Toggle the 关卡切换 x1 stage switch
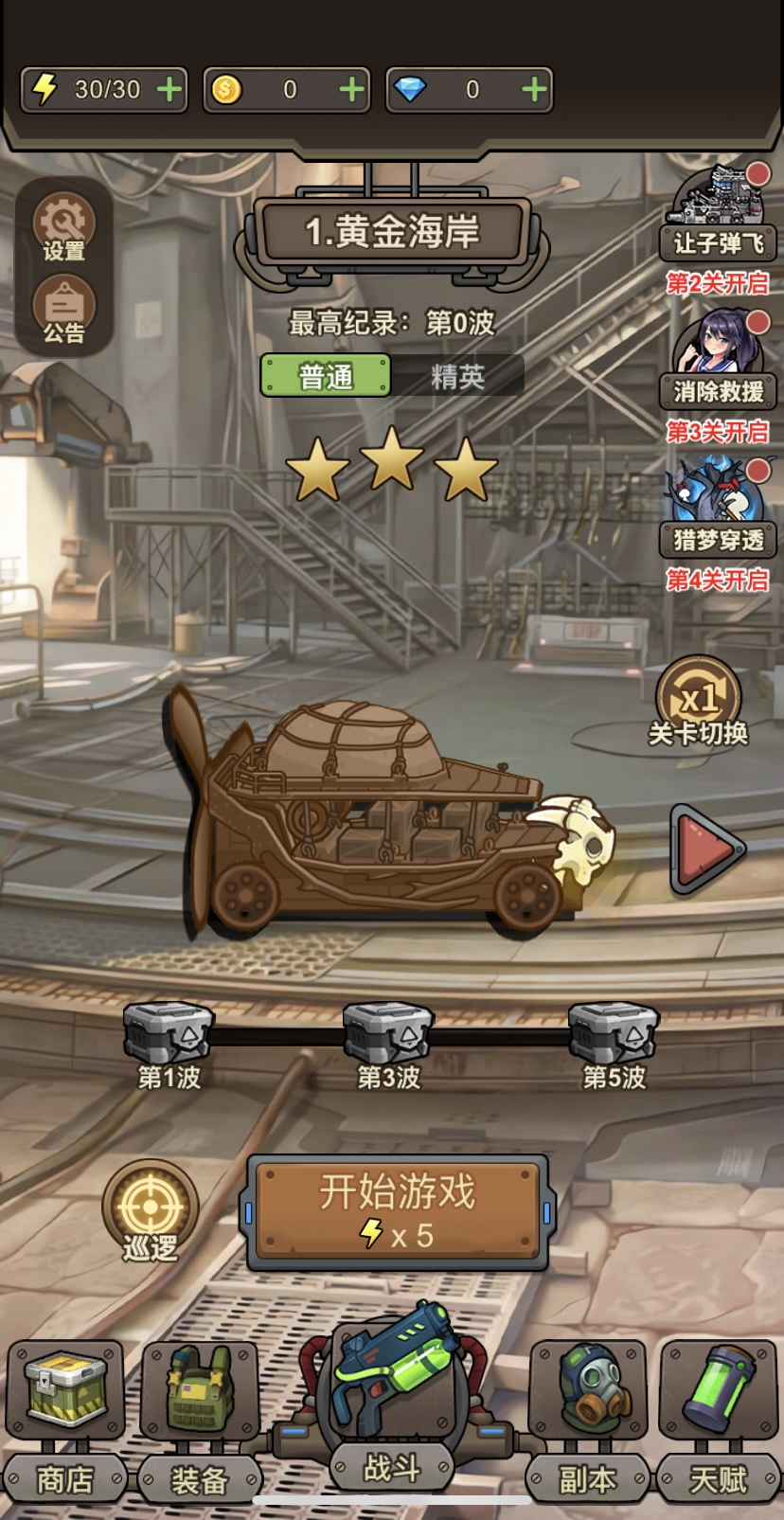The image size is (784, 1520). click(x=699, y=703)
